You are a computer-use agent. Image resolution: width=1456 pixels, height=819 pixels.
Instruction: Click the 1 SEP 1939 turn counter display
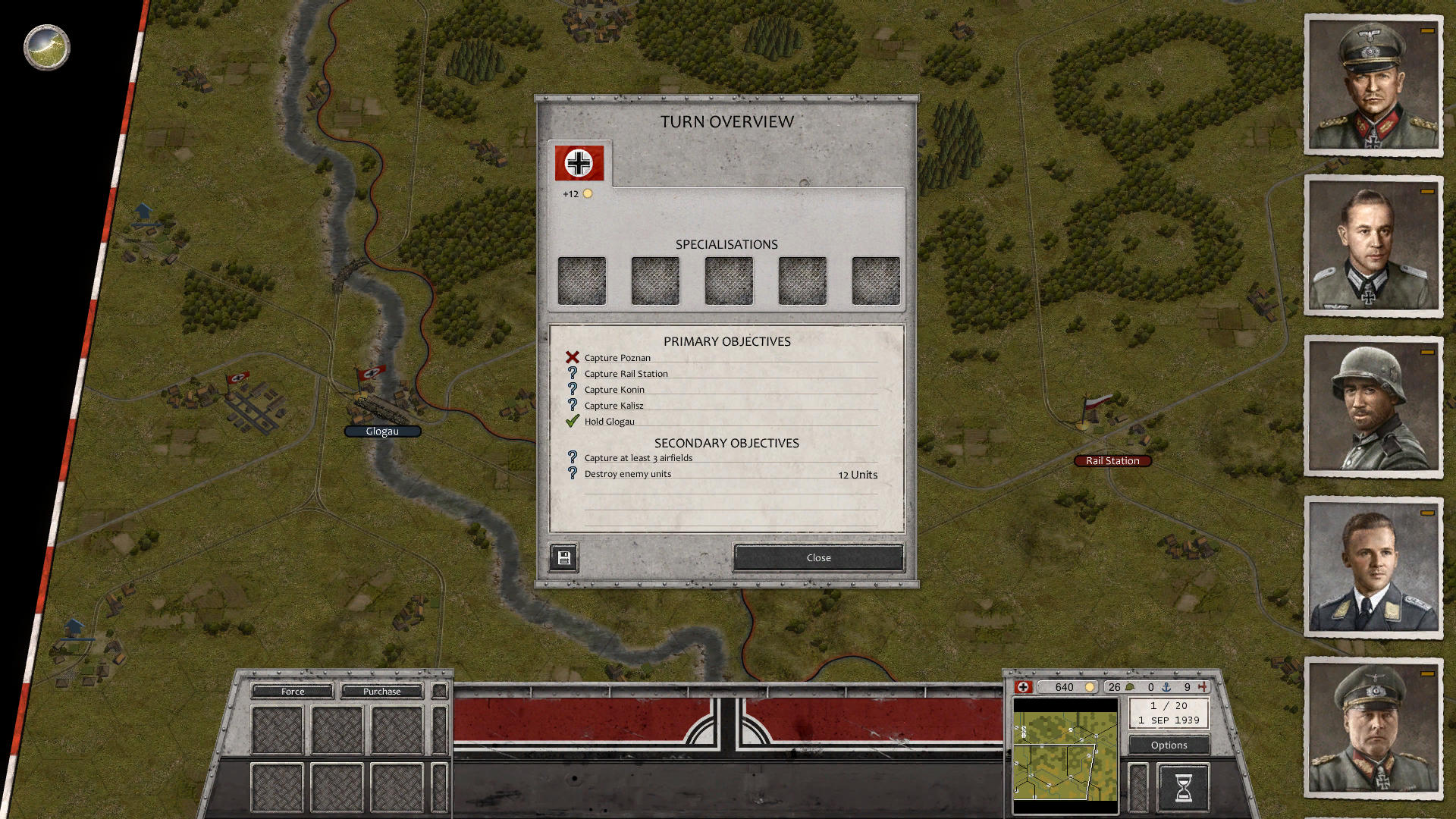pyautogui.click(x=1168, y=713)
